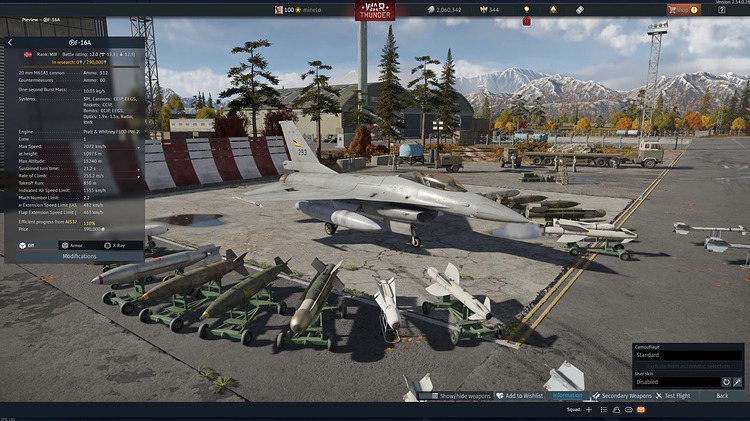Open the Shop in top bar

(684, 10)
